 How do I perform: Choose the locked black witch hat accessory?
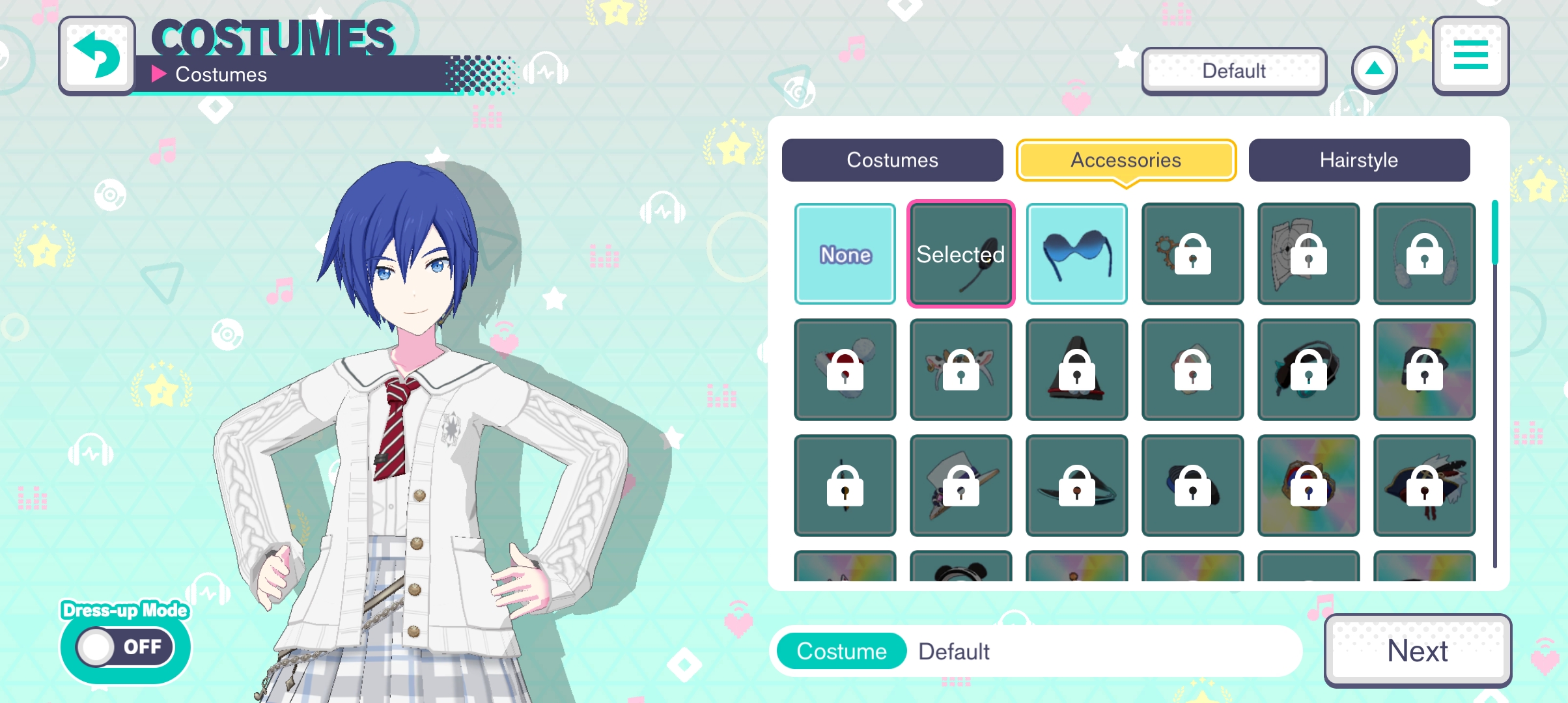[1076, 370]
